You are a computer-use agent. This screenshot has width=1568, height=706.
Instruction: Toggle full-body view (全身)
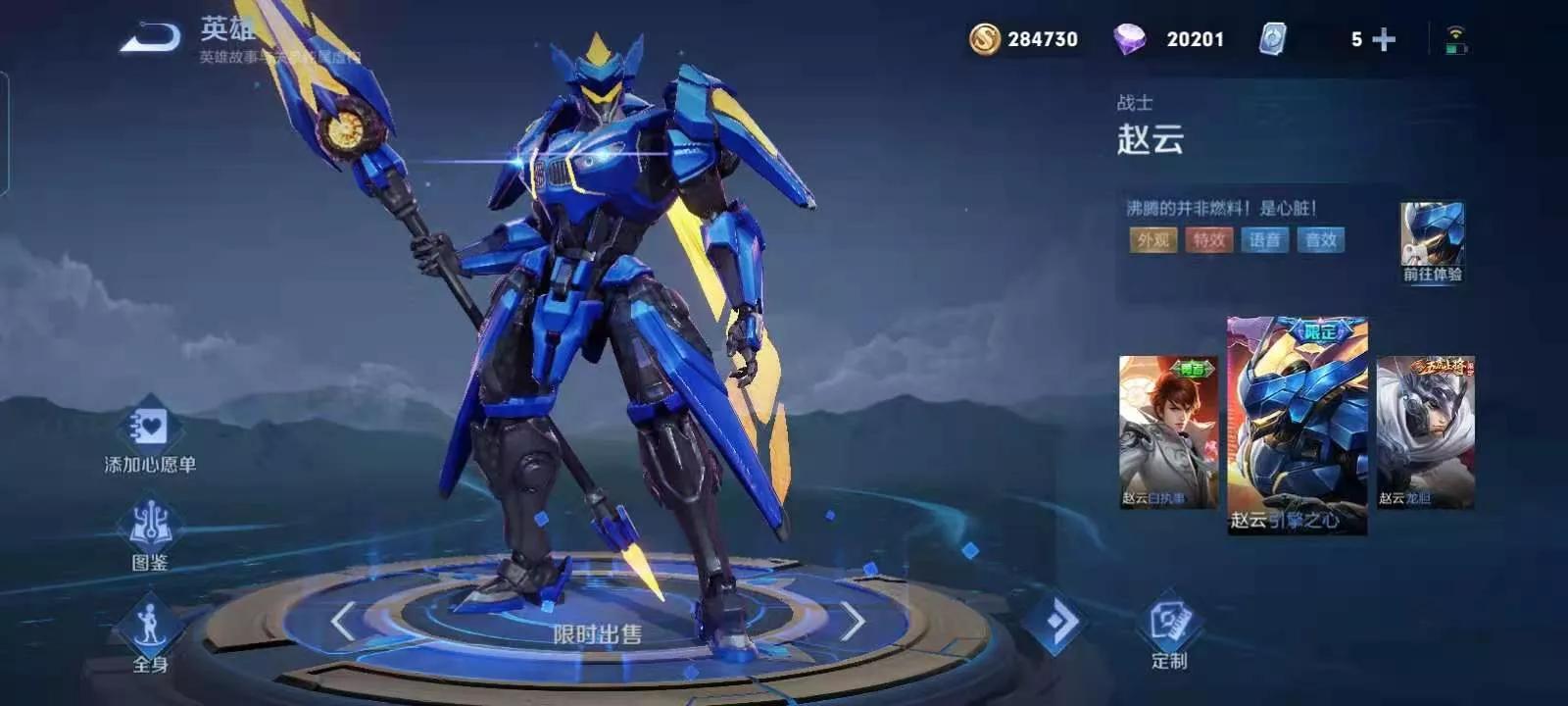pyautogui.click(x=149, y=628)
